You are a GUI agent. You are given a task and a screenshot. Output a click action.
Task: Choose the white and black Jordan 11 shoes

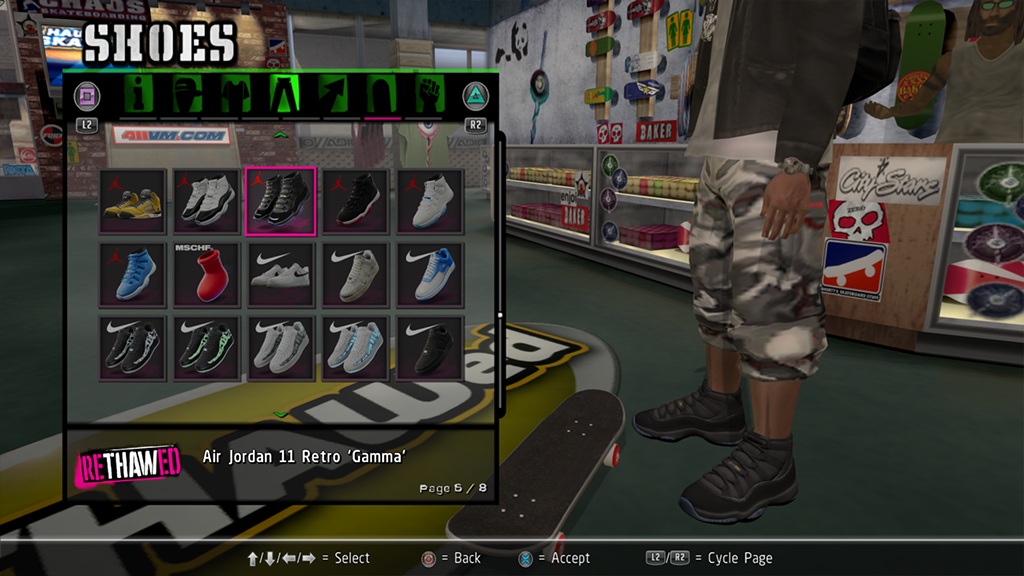click(x=207, y=201)
